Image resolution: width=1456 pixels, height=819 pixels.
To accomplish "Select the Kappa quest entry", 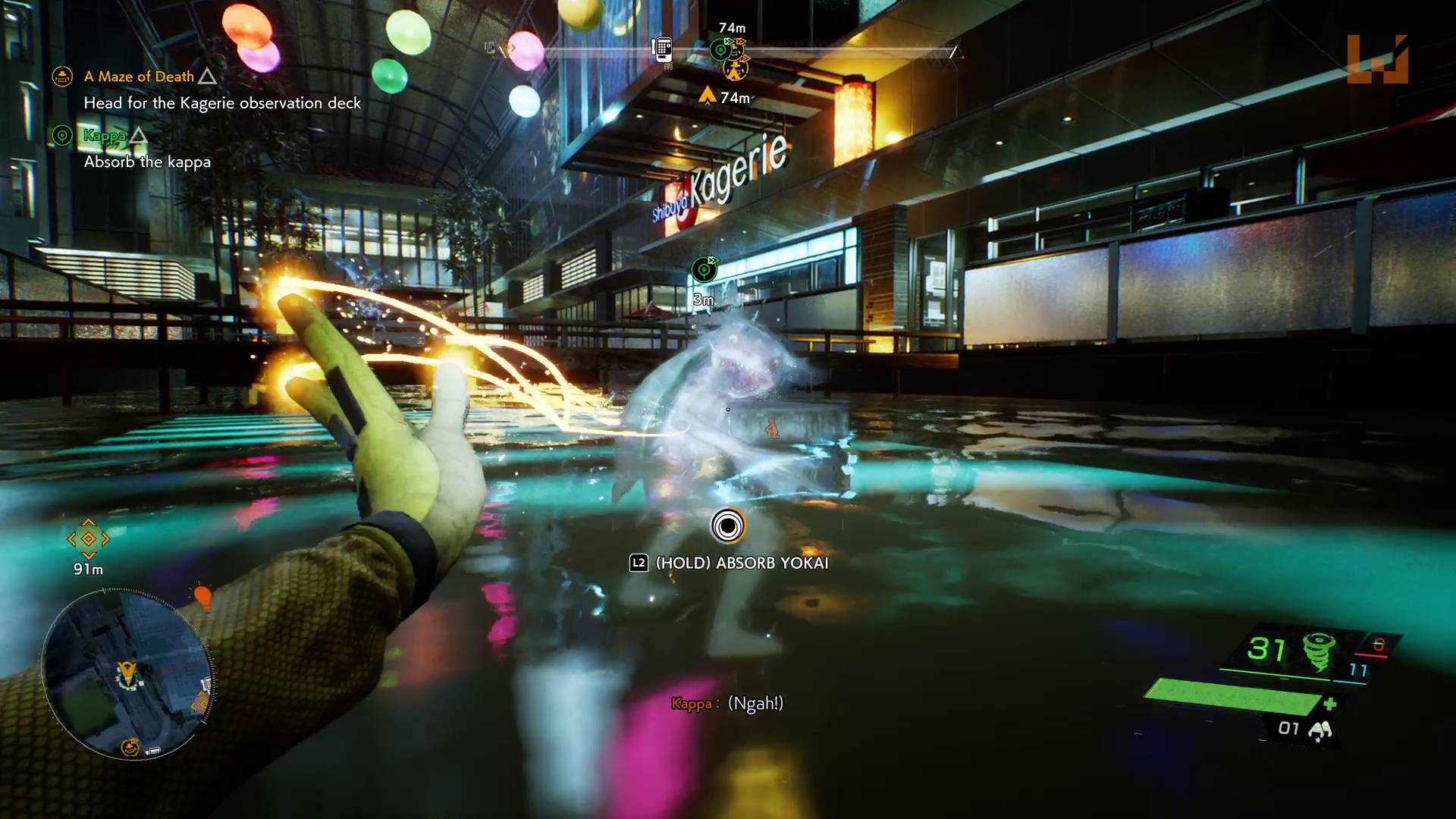I will tap(106, 136).
